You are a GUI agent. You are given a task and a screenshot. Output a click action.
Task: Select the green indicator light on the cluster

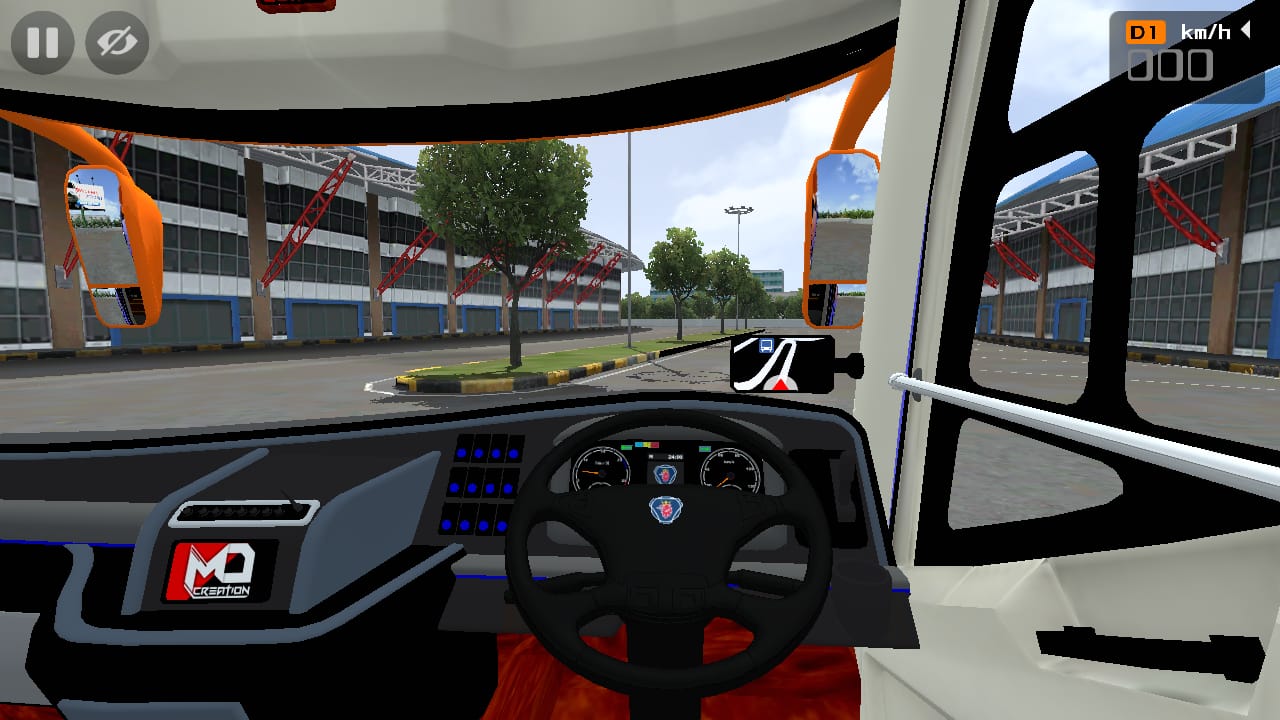pos(626,446)
